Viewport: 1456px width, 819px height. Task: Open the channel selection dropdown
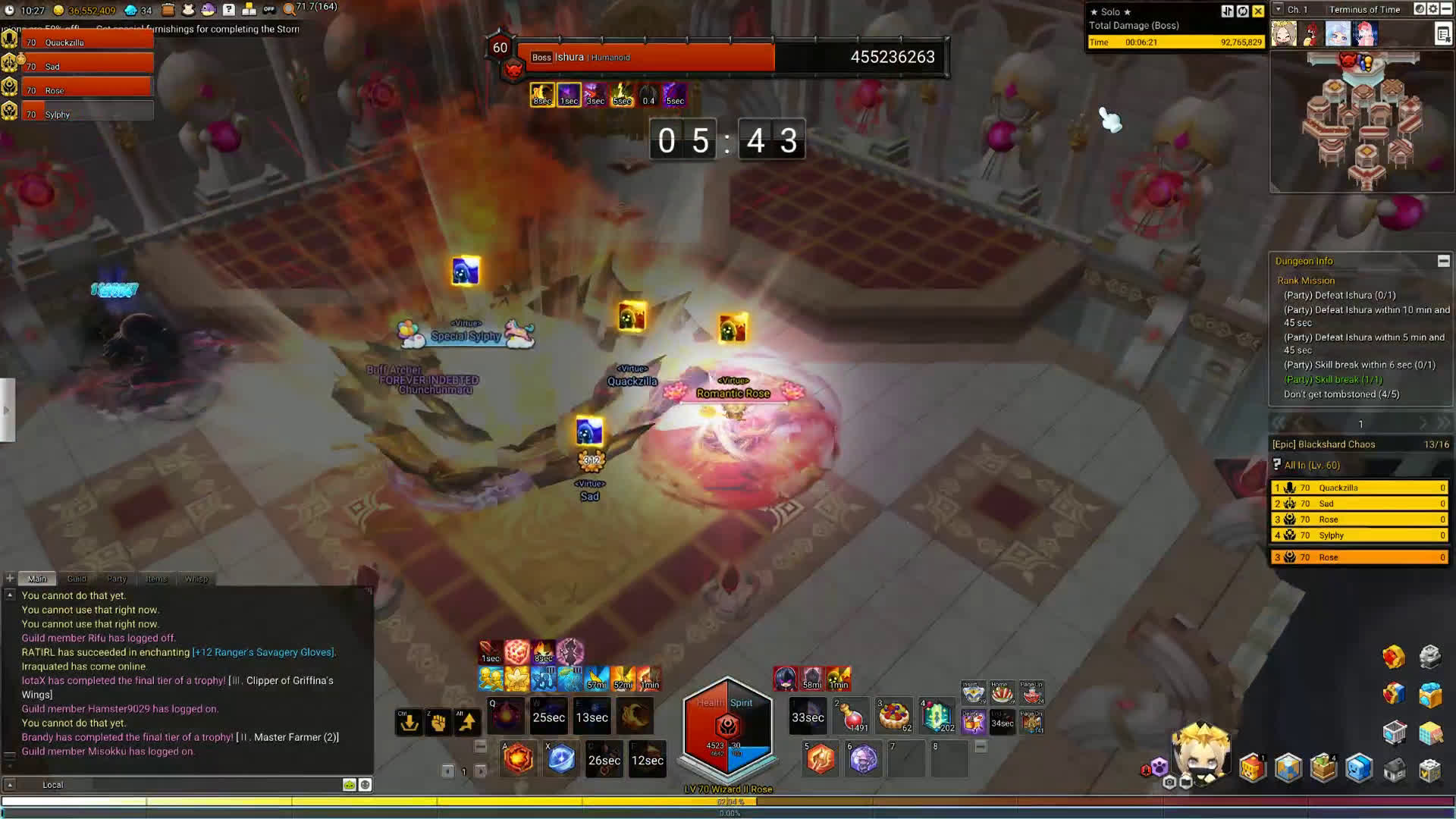(x=1279, y=9)
